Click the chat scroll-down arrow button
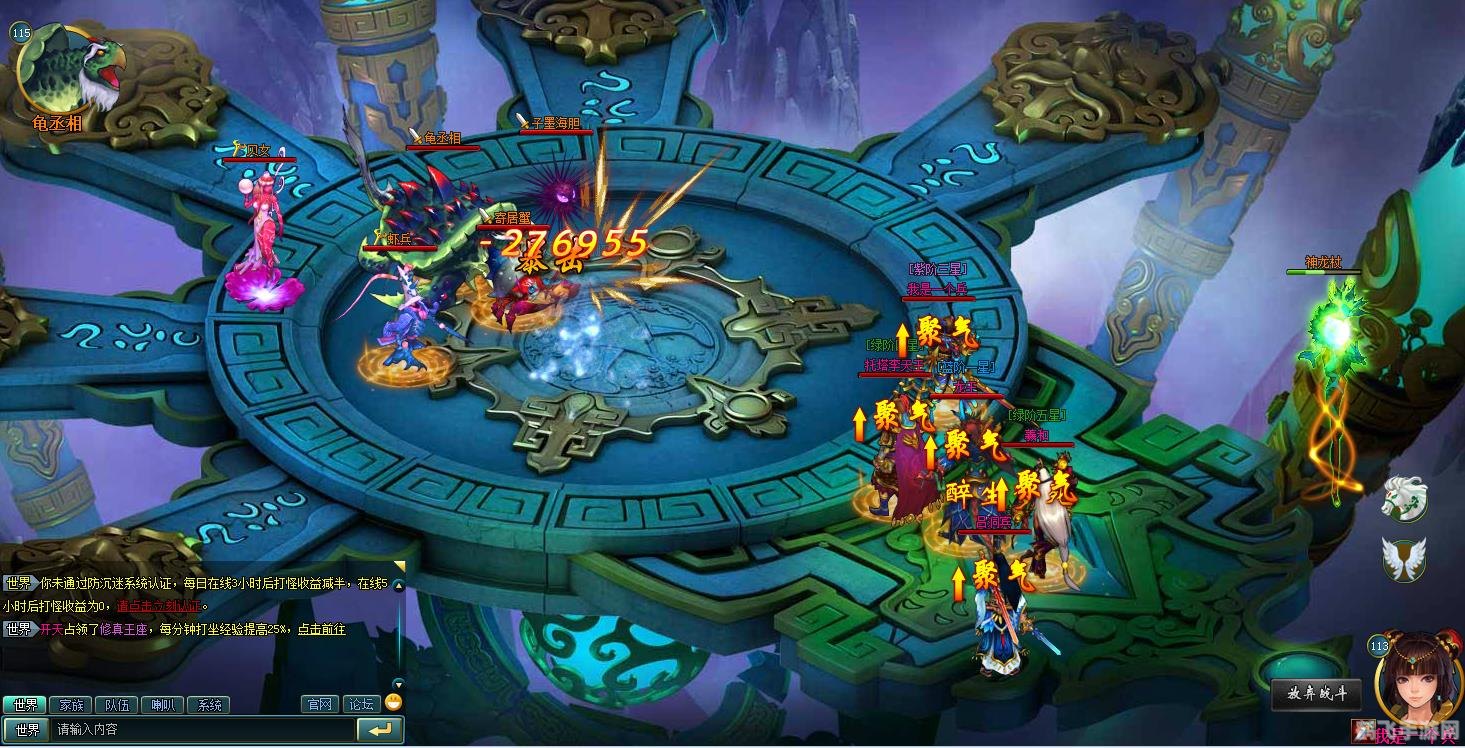1465x748 pixels. coord(398,683)
